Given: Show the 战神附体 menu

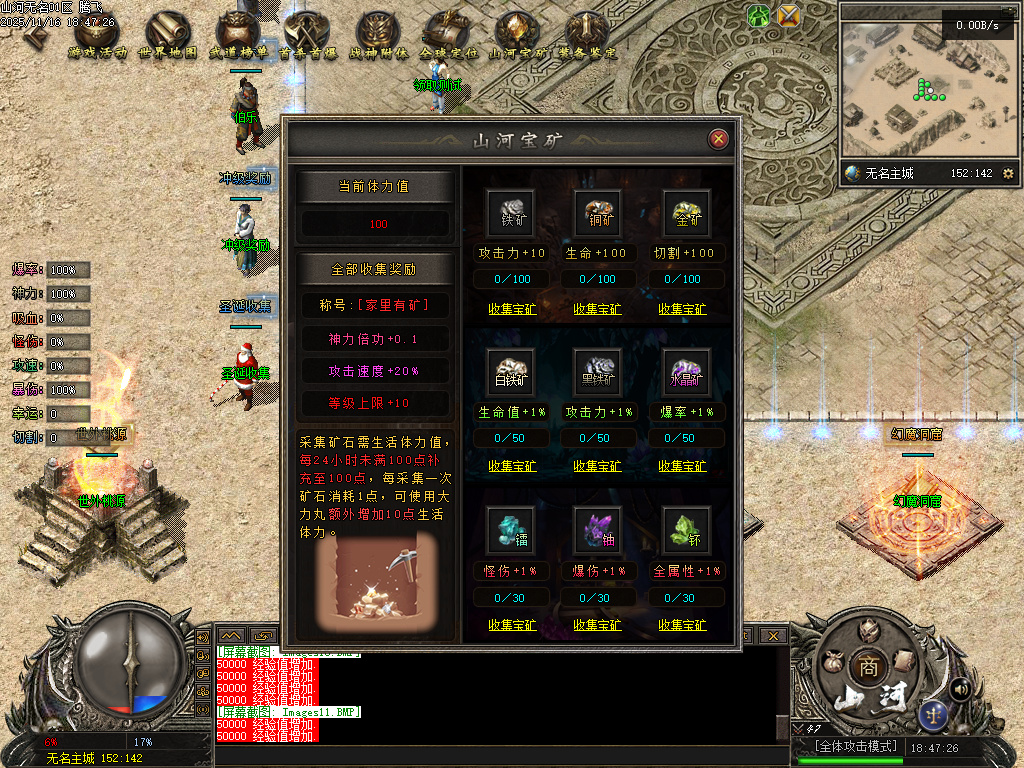Looking at the screenshot, I should (378, 36).
